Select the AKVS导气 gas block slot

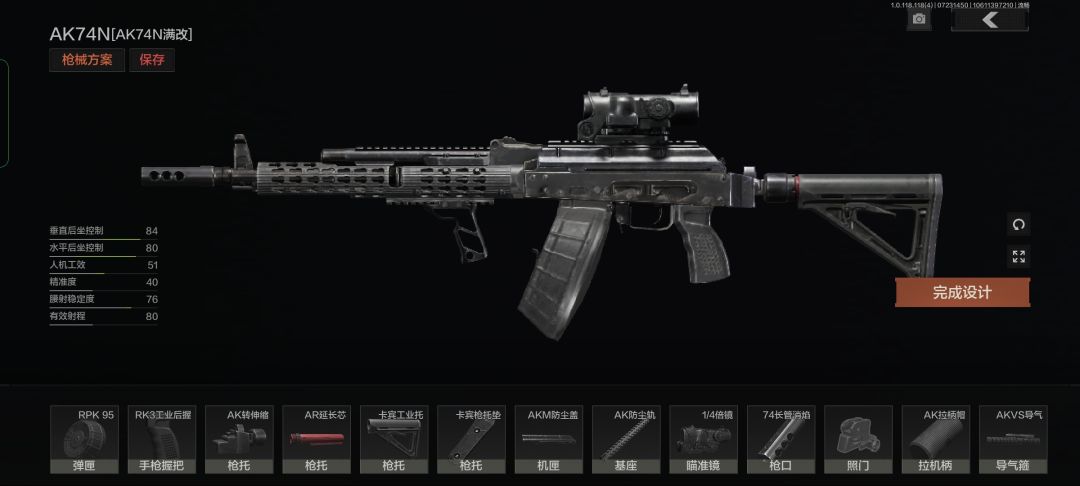tap(1013, 440)
